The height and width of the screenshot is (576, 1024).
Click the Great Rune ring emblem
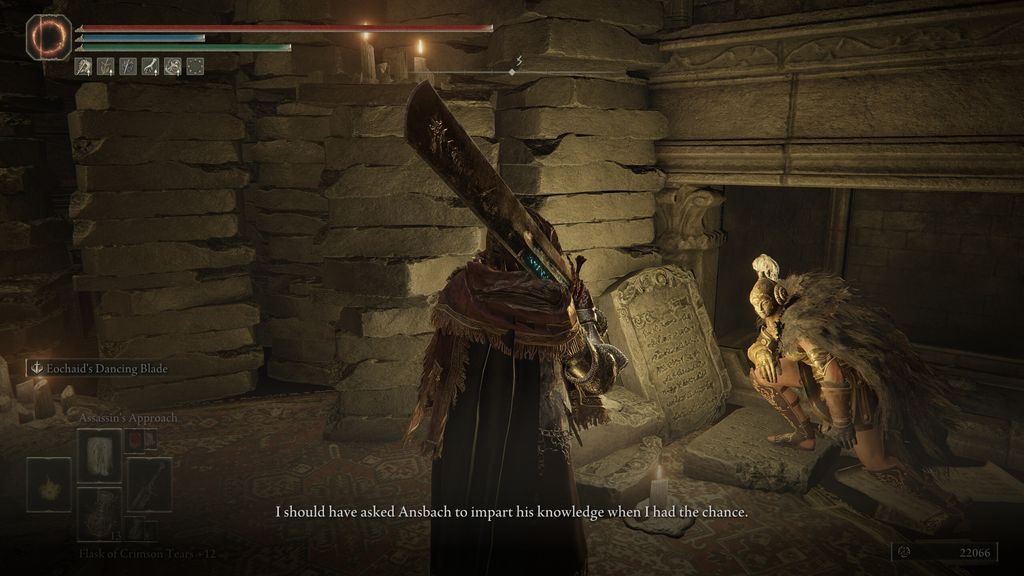48,37
